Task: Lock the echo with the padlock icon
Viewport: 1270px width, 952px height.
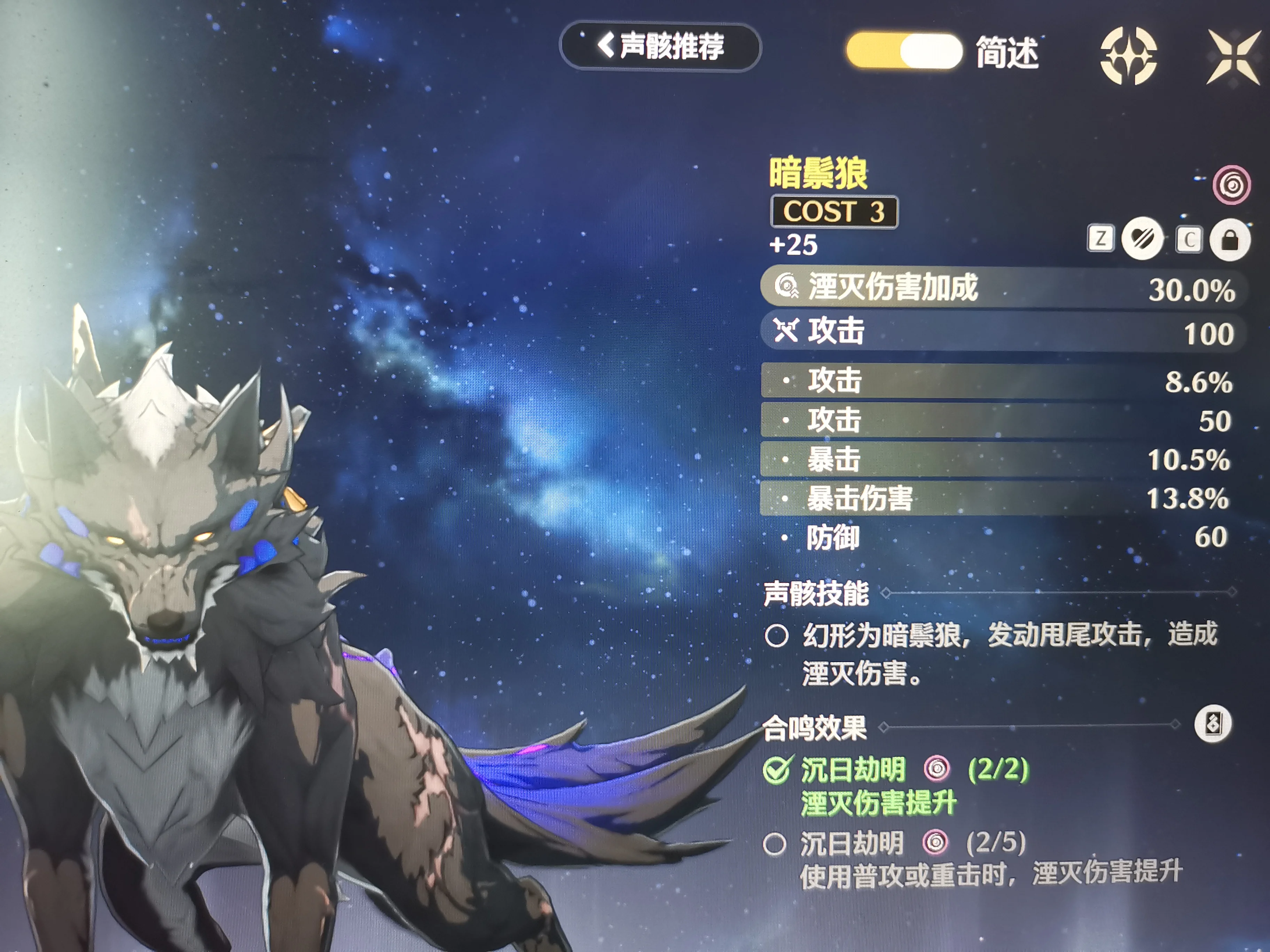Action: (x=1229, y=240)
